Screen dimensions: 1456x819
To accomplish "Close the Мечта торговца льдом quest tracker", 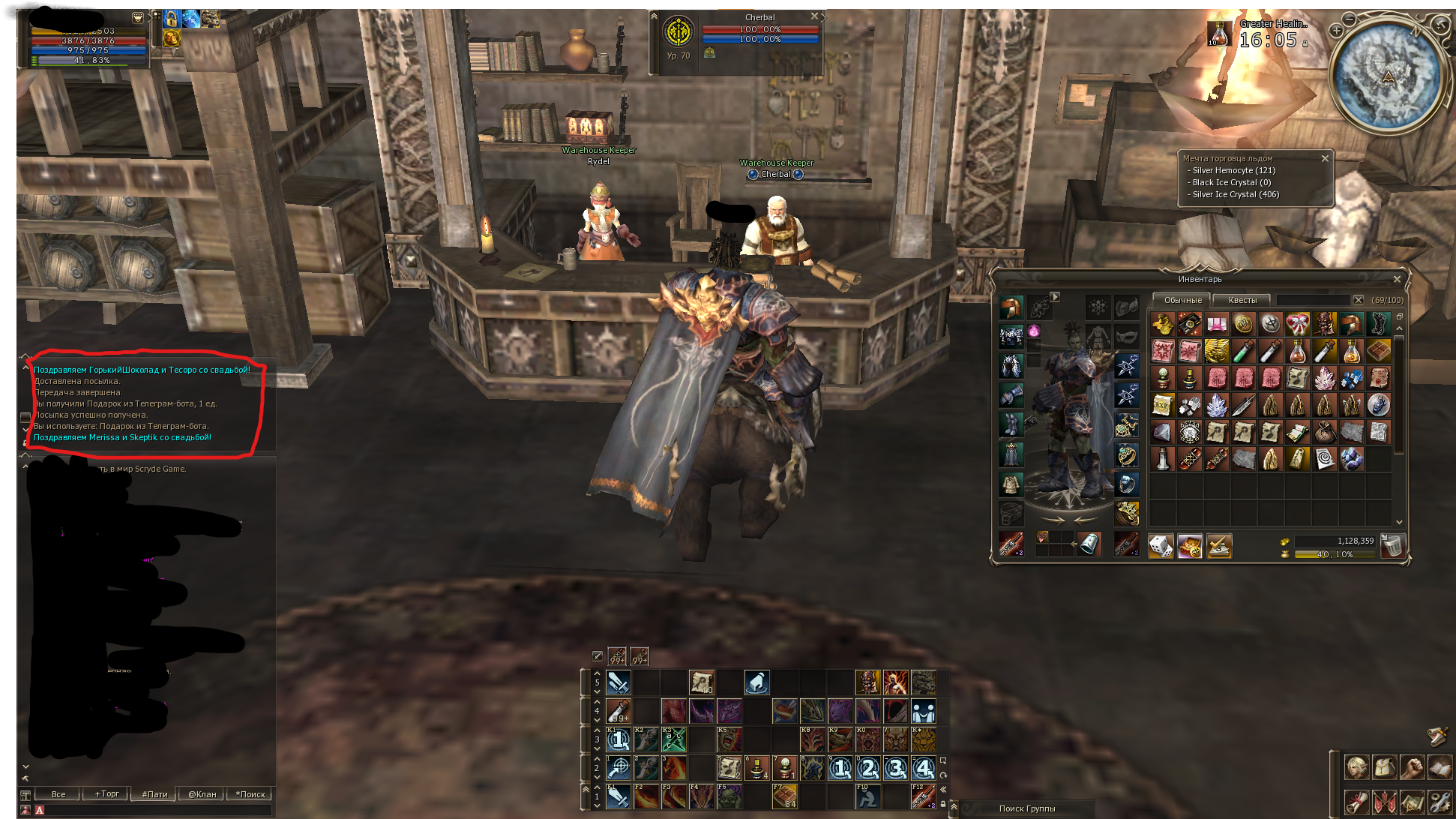I will [x=1325, y=158].
